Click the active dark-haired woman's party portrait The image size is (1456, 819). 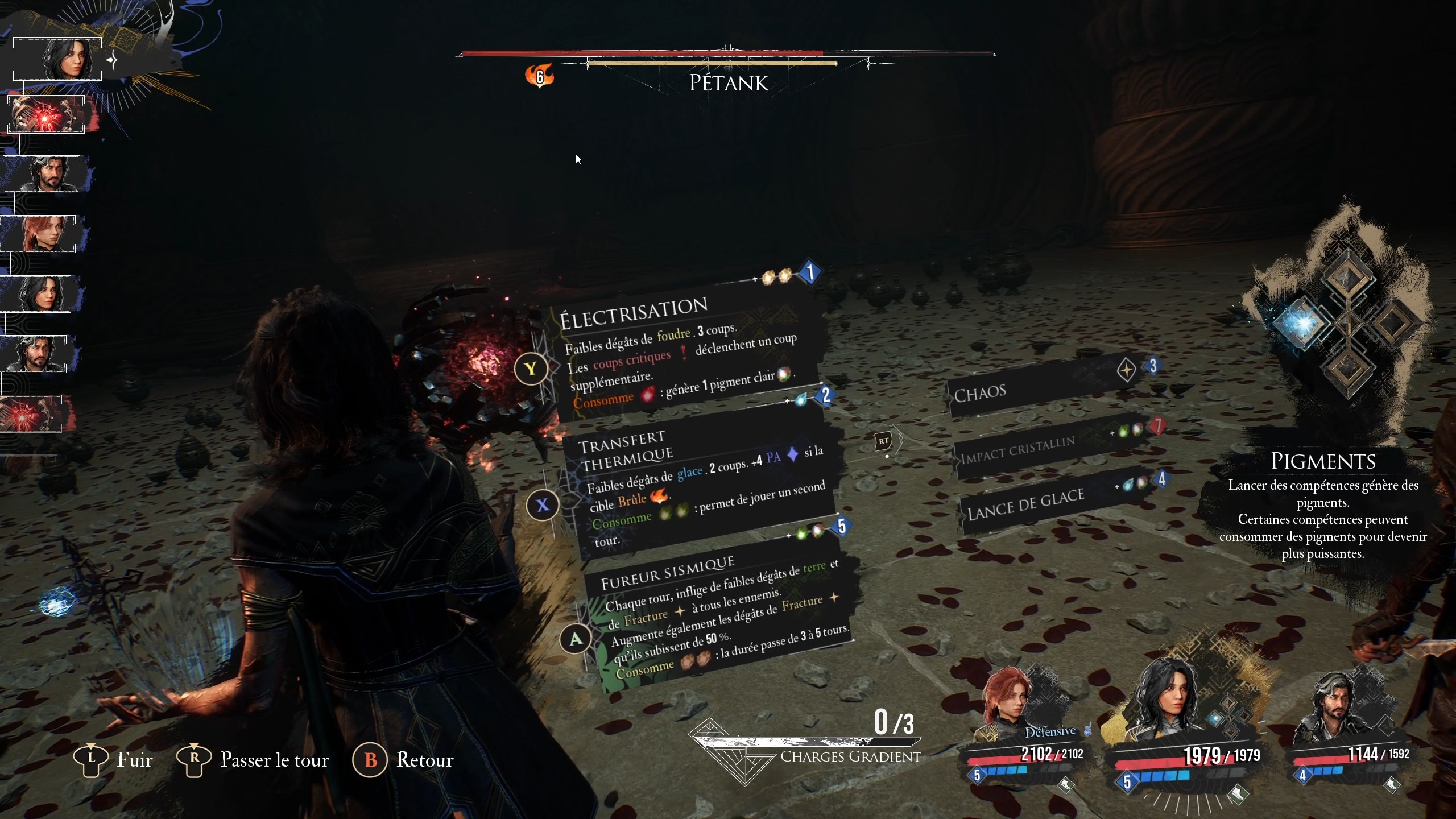tap(1172, 705)
